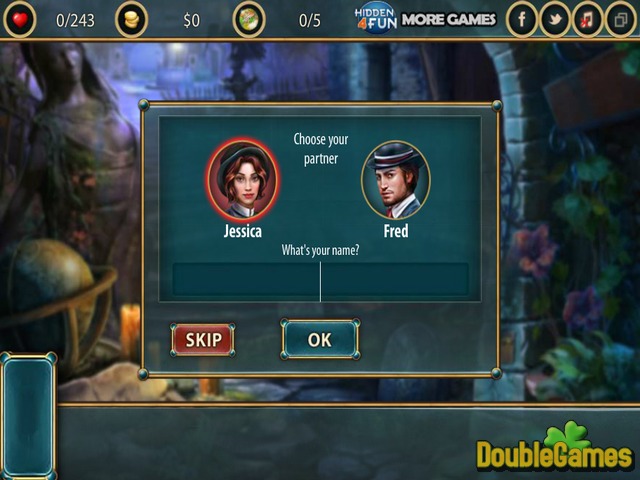Share the game on Facebook
640x480 pixels.
click(521, 19)
